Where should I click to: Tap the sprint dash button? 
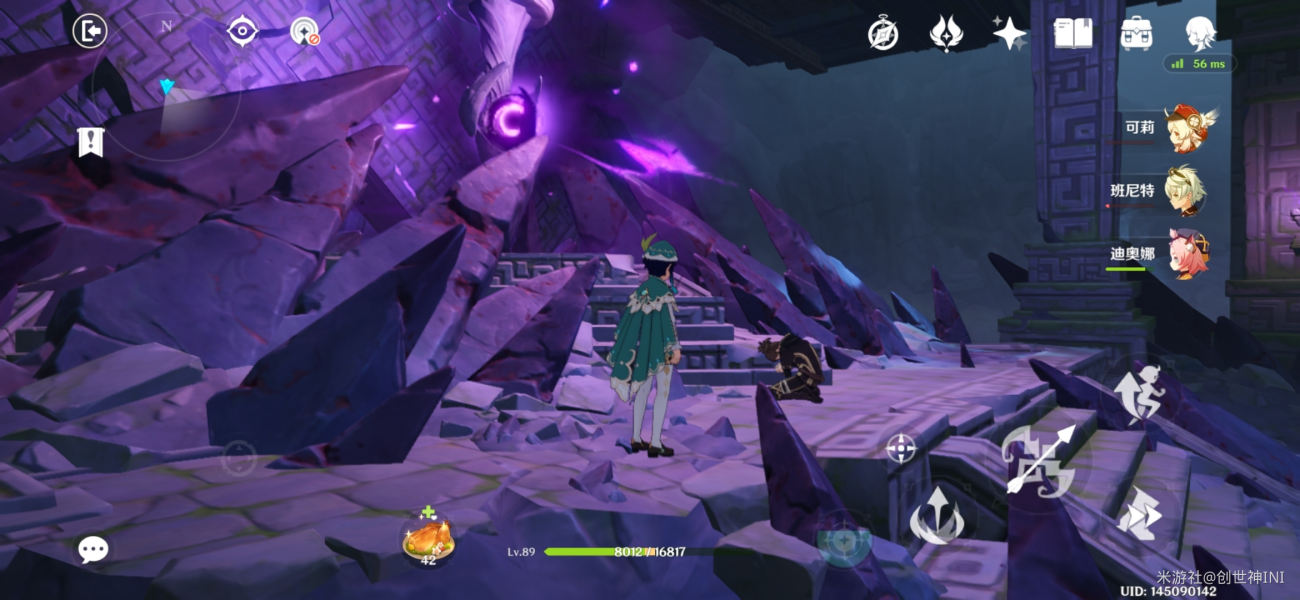(x=1138, y=515)
